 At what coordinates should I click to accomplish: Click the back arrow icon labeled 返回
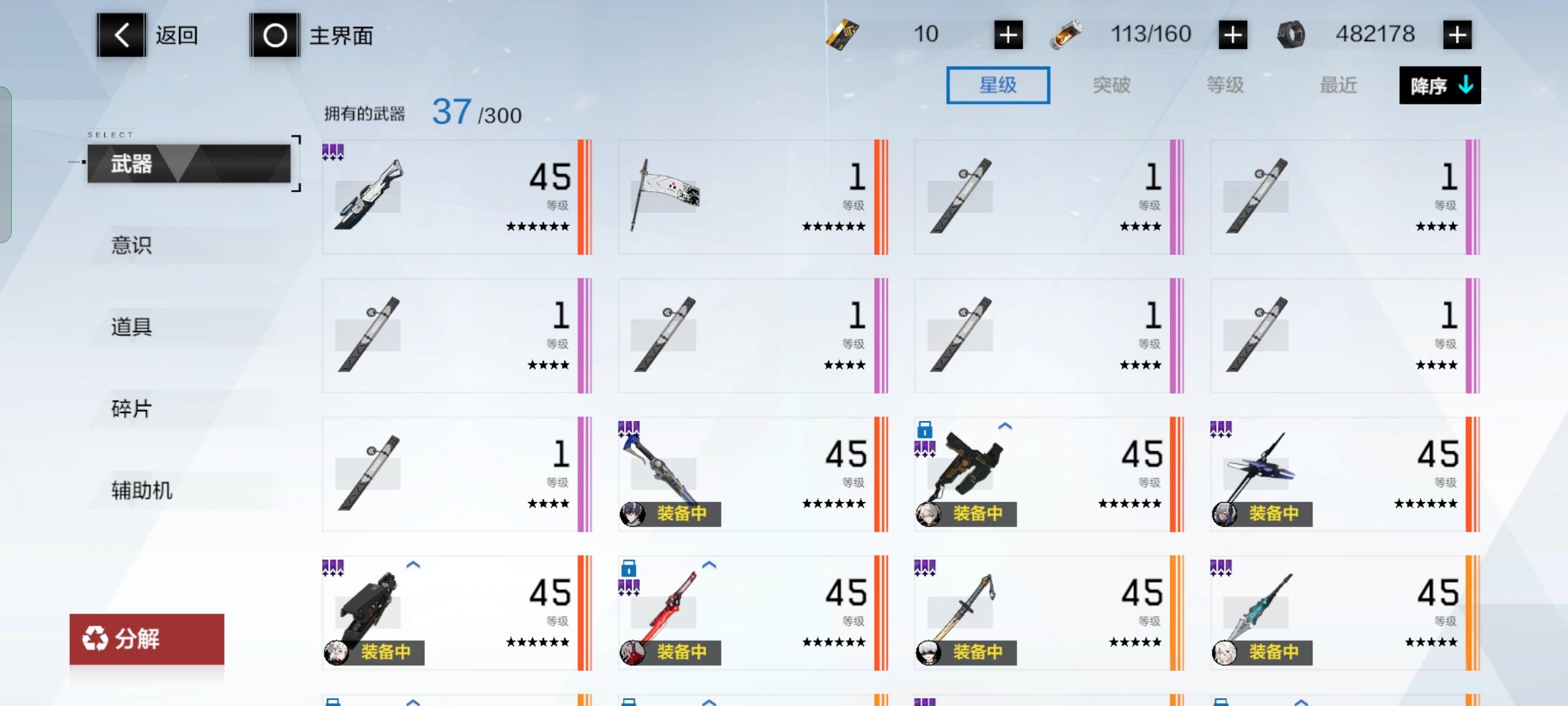click(x=121, y=34)
